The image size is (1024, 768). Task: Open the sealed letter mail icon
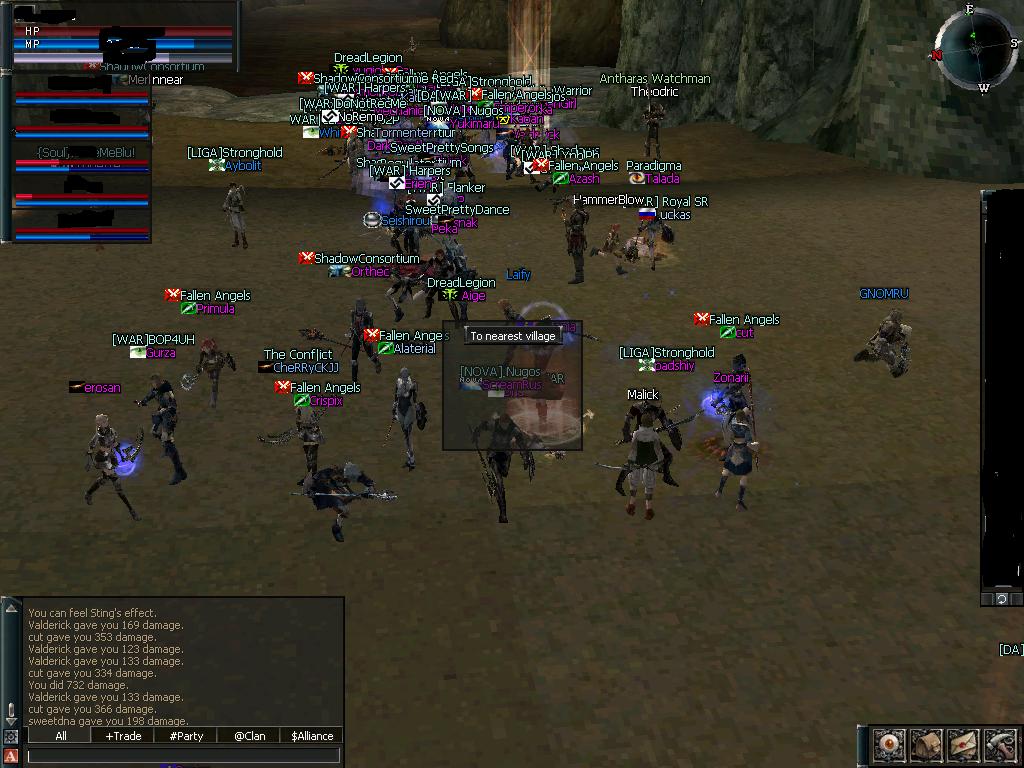pyautogui.click(x=963, y=745)
